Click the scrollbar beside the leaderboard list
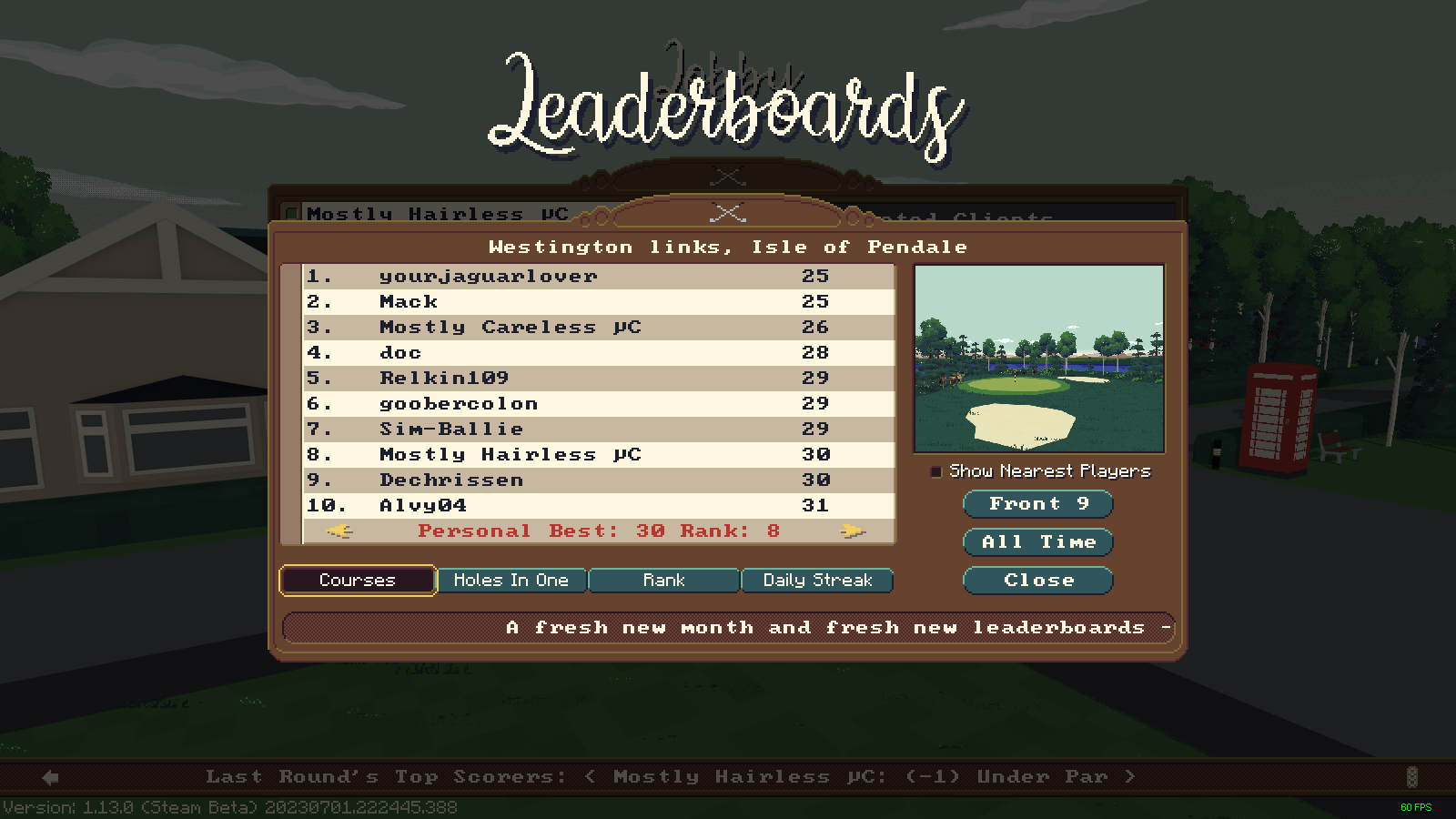This screenshot has width=1456, height=819. [293, 400]
